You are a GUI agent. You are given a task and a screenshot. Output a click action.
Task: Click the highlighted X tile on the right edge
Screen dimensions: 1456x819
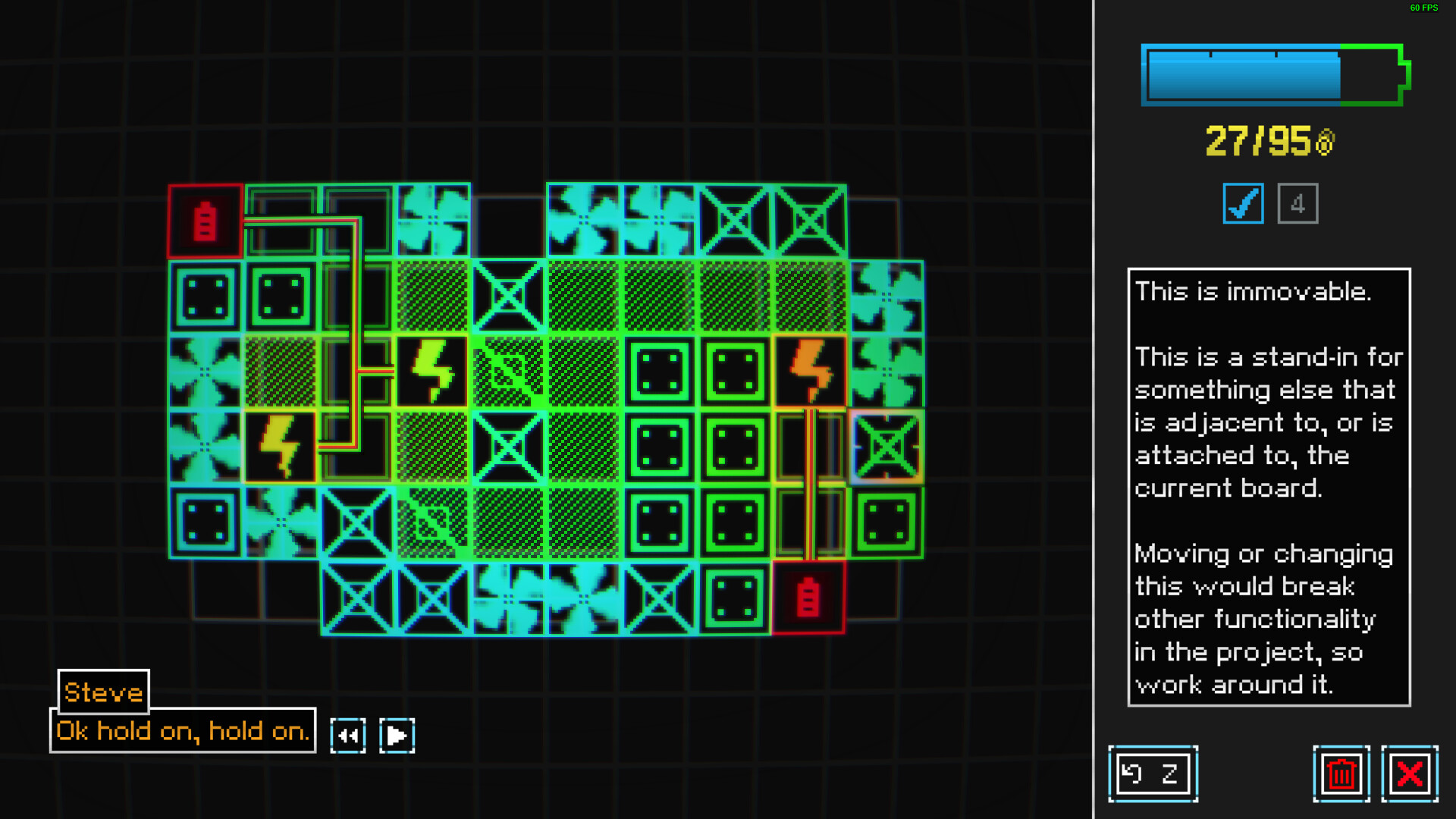pyautogui.click(x=886, y=446)
